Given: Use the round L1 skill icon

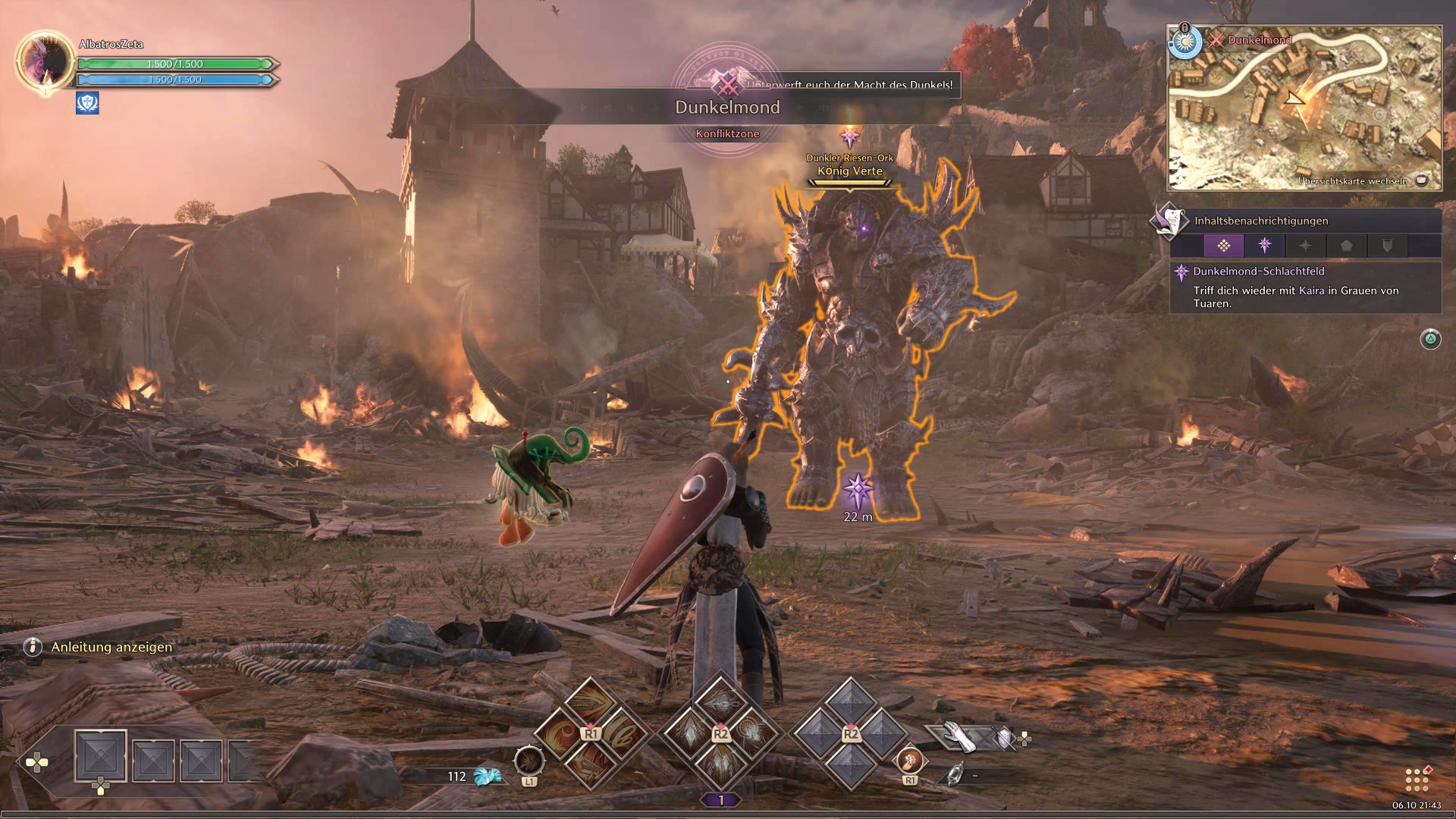Looking at the screenshot, I should click(529, 761).
